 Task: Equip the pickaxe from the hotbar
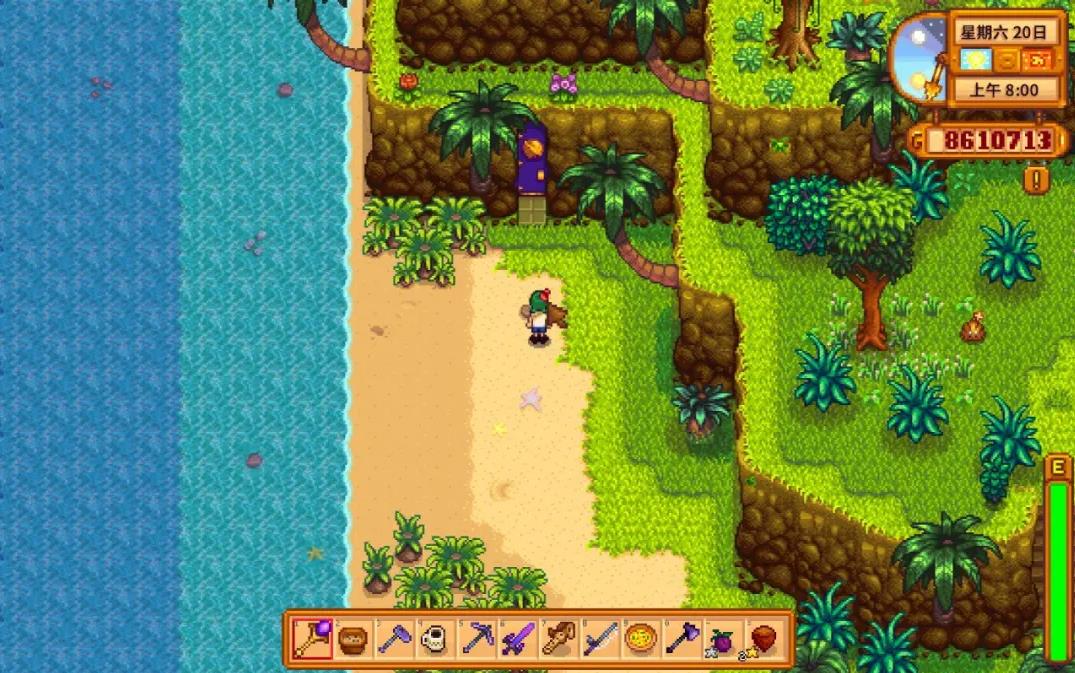point(476,639)
